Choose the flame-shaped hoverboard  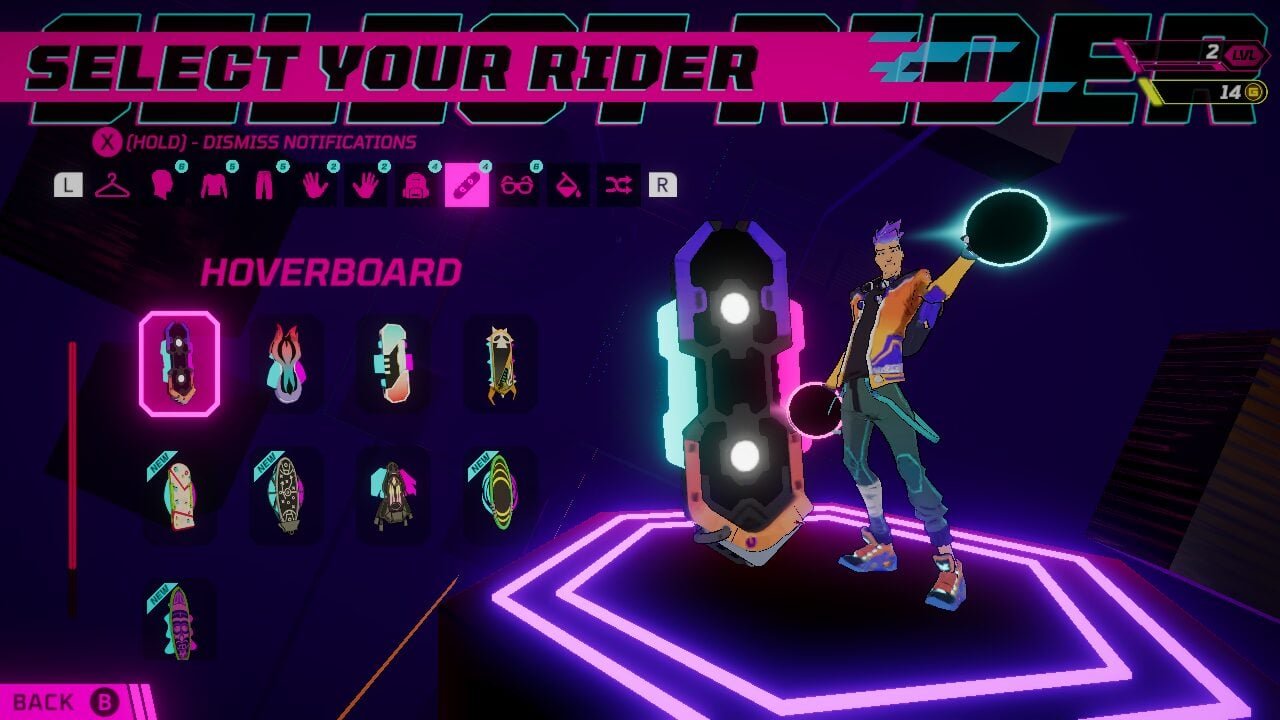click(x=286, y=363)
